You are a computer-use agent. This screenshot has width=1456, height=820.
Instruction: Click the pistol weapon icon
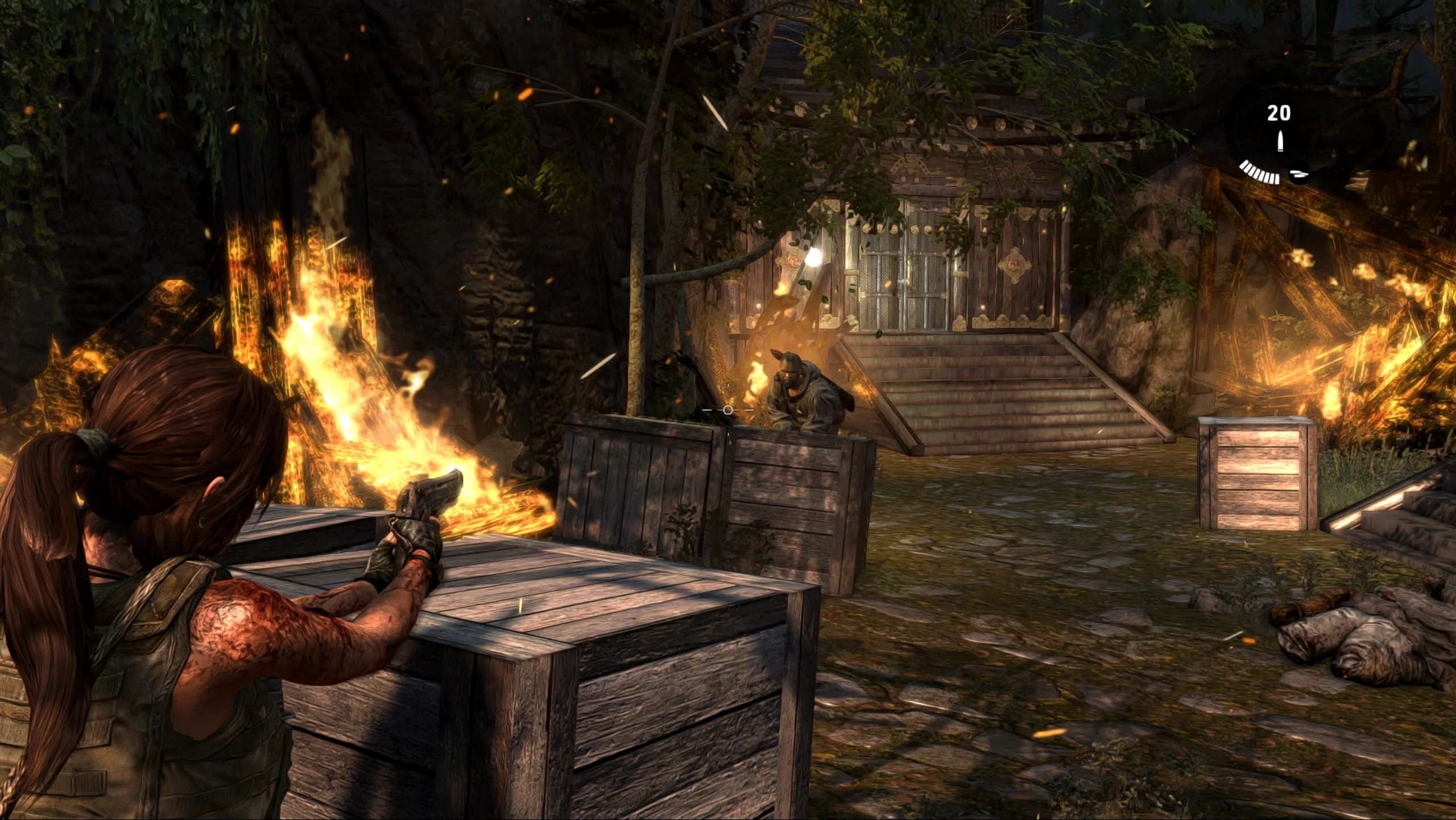pos(1298,174)
